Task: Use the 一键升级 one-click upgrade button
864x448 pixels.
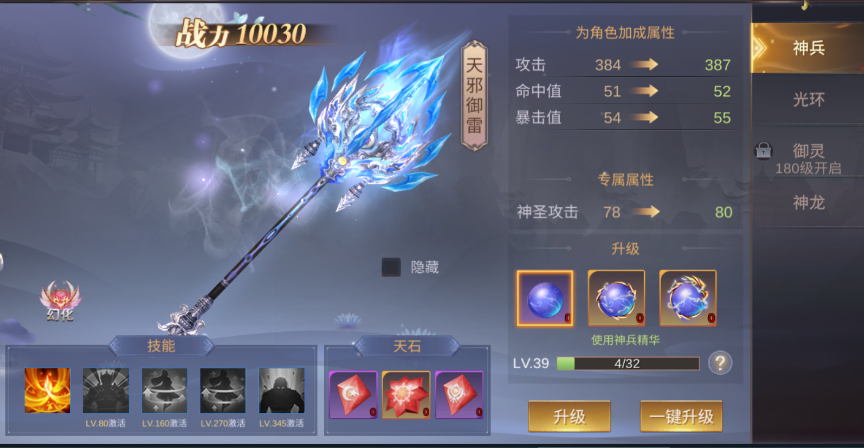Action: point(680,415)
